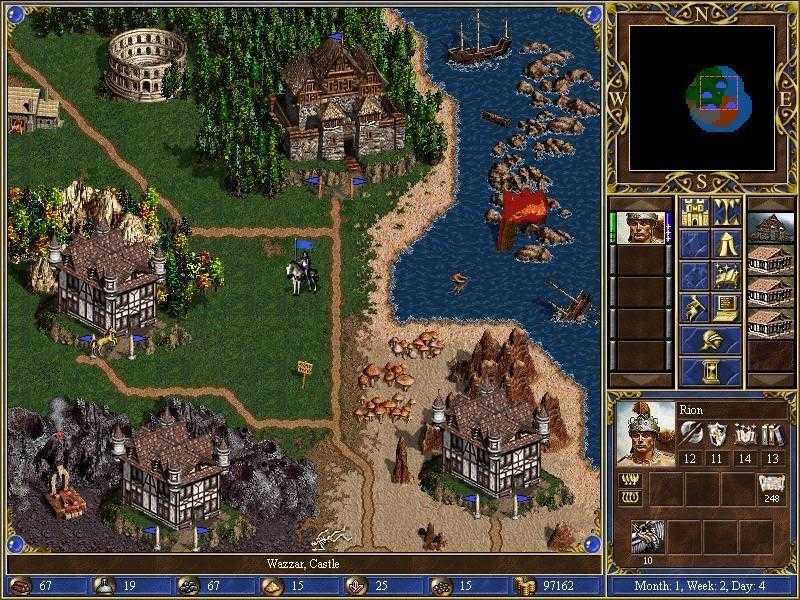Click Rion's large portrait in the info panel
Image resolution: width=800 pixels, height=600 pixels.
(642, 432)
